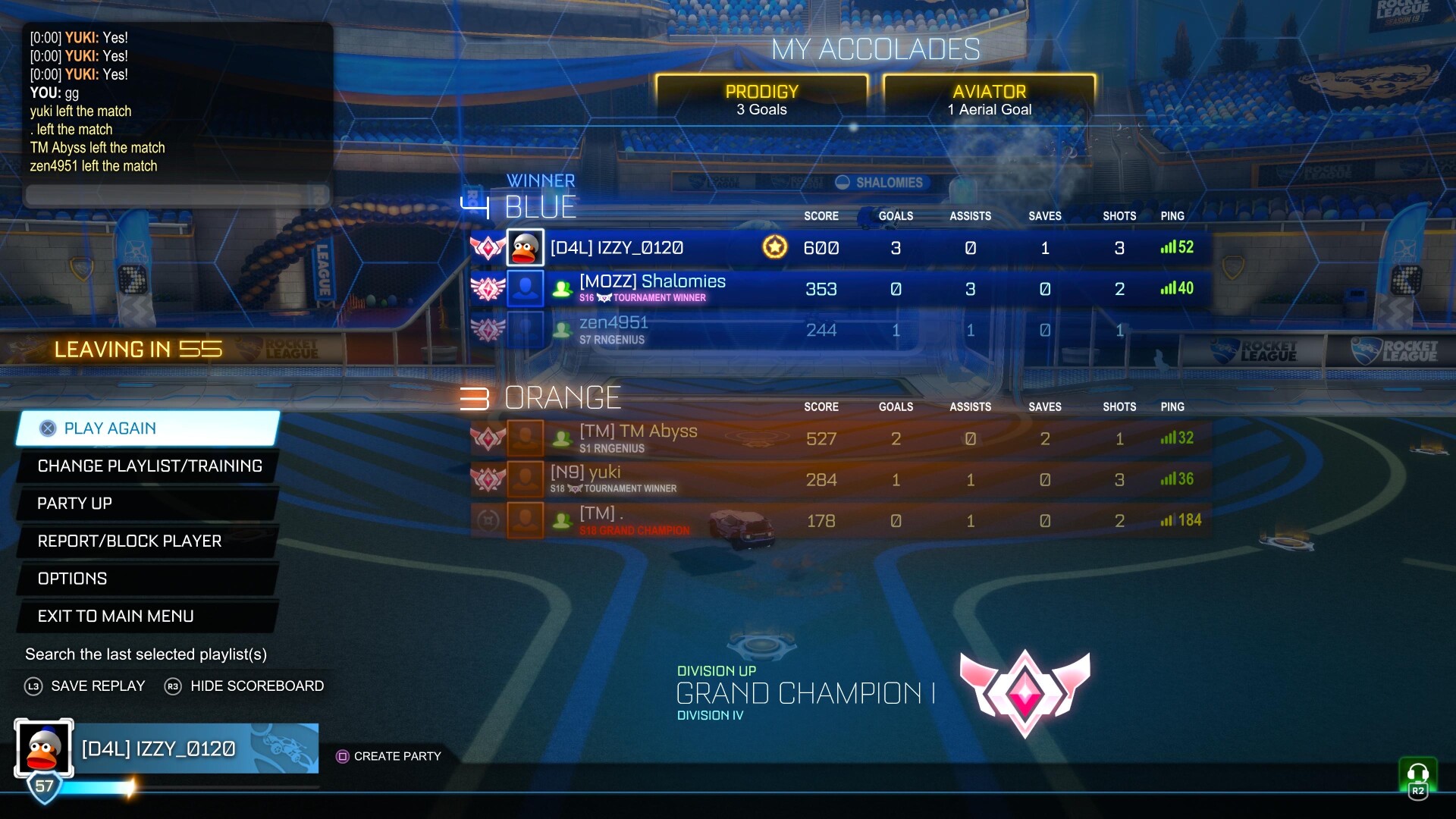Click the level 57 badge
The width and height of the screenshot is (1456, 819).
[x=43, y=787]
